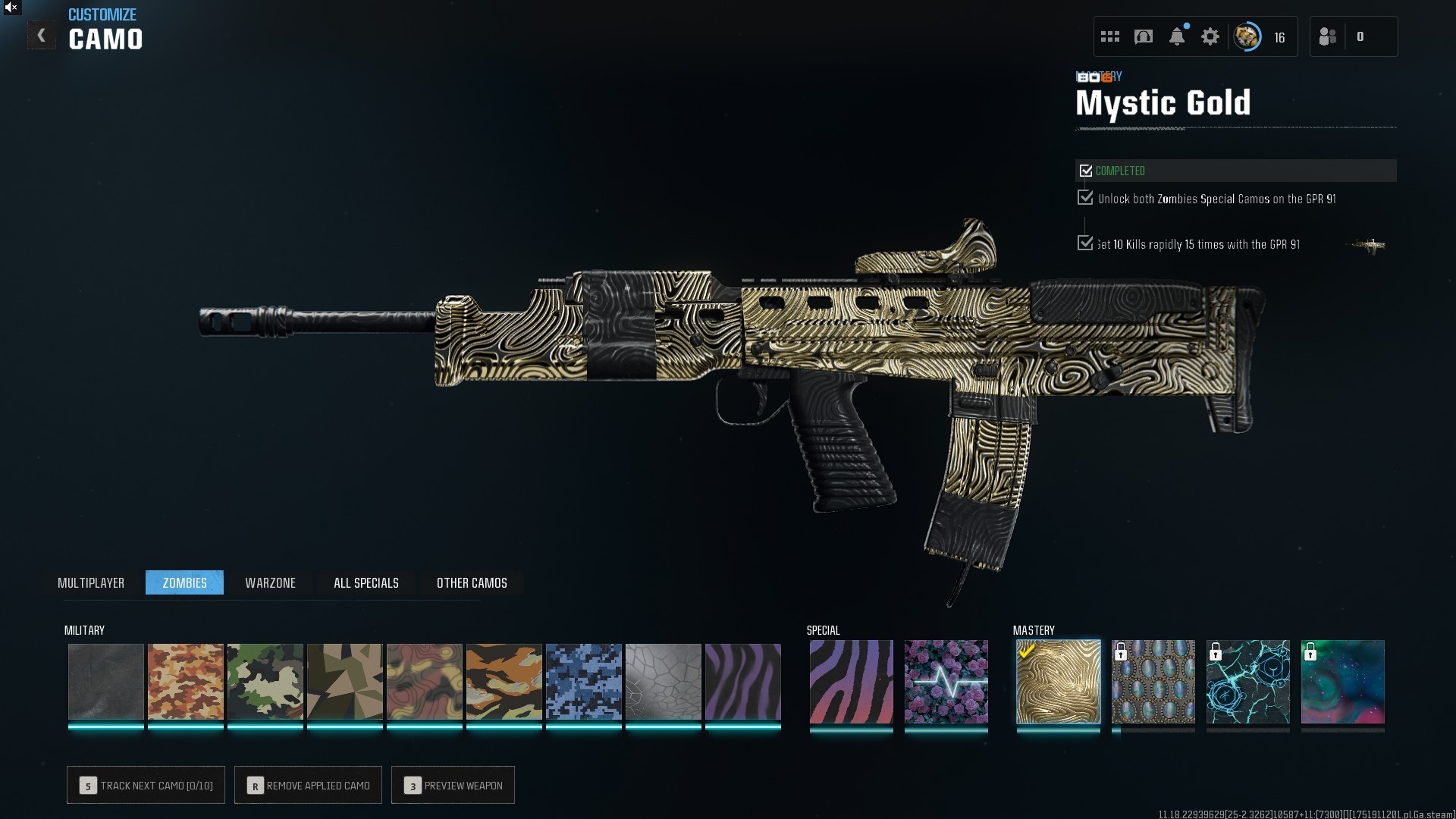Choose the purple-pink zebra stripe special camo
The height and width of the screenshot is (819, 1456).
pos(851,681)
